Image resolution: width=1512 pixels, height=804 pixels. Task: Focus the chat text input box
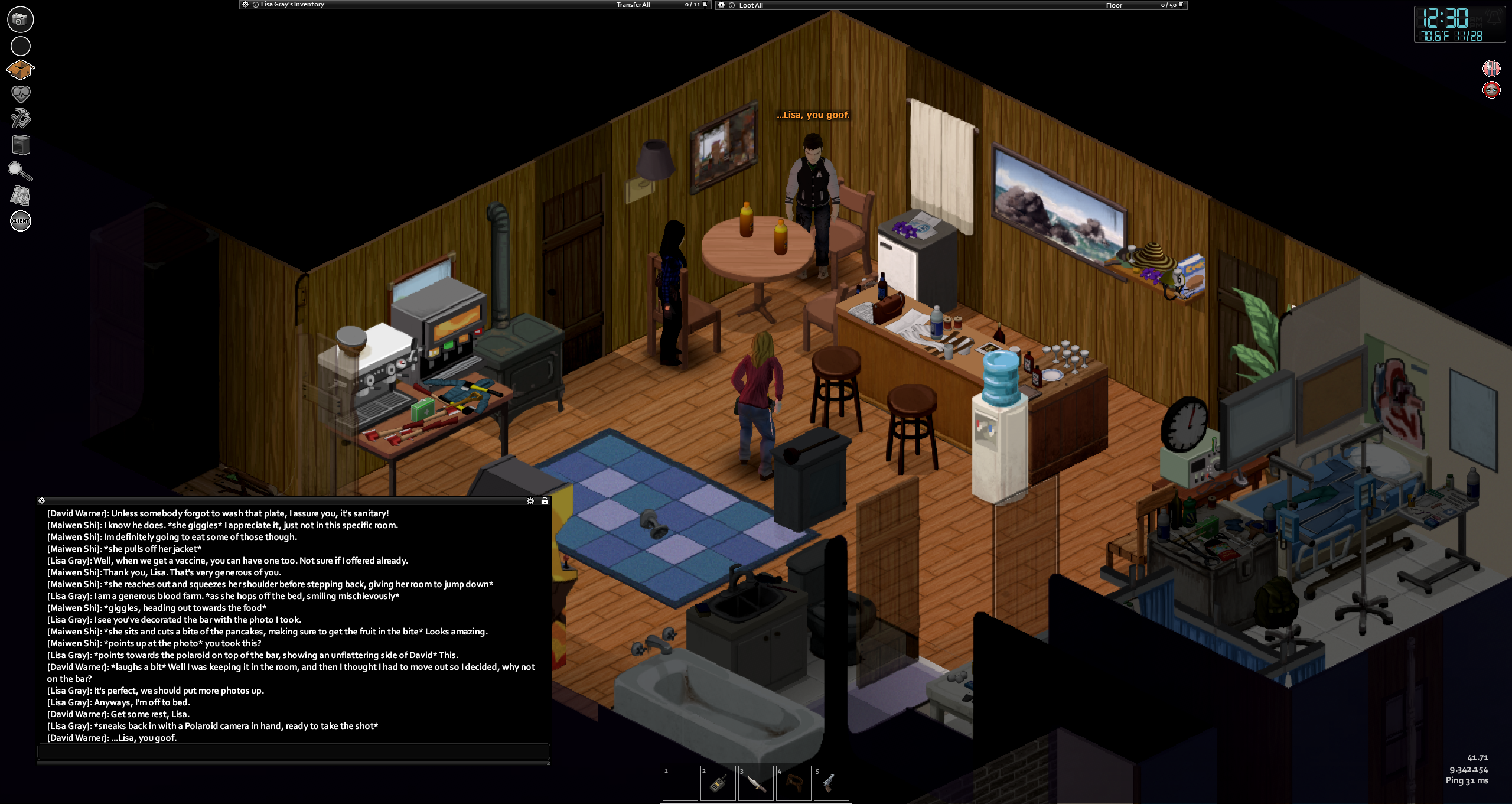pos(294,751)
